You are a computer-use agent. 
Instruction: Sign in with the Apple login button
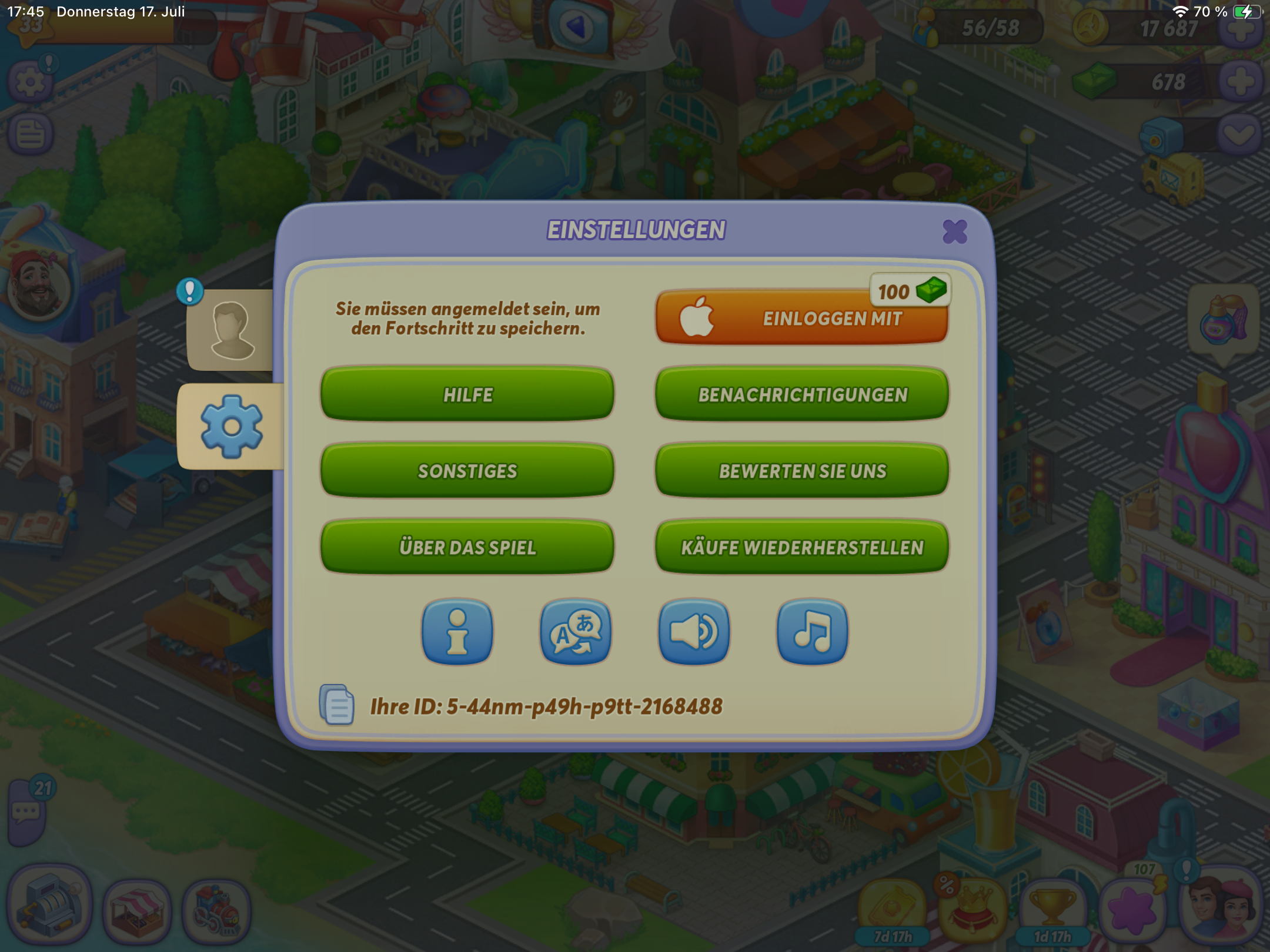tap(801, 318)
